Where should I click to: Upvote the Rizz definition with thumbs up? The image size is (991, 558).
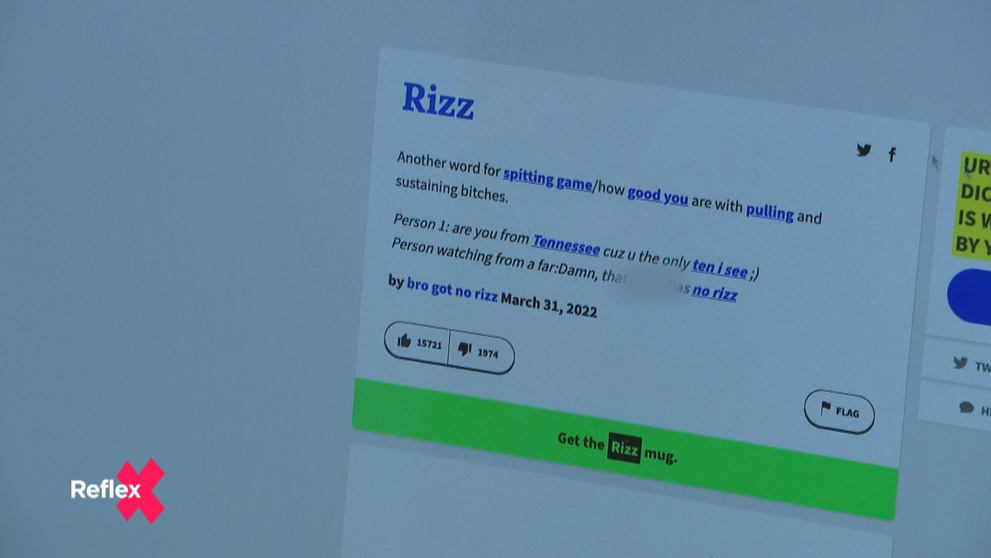418,342
